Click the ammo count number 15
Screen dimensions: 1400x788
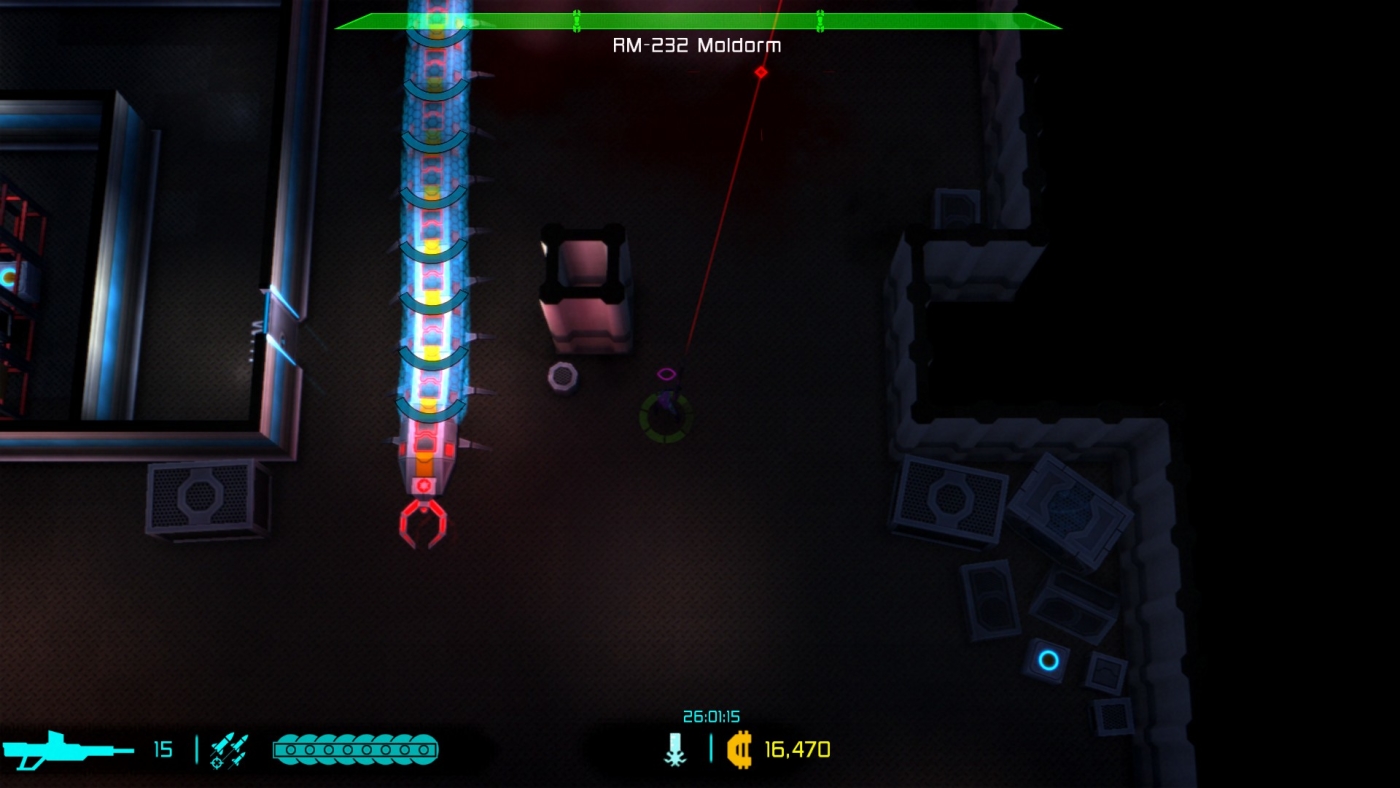coord(164,748)
